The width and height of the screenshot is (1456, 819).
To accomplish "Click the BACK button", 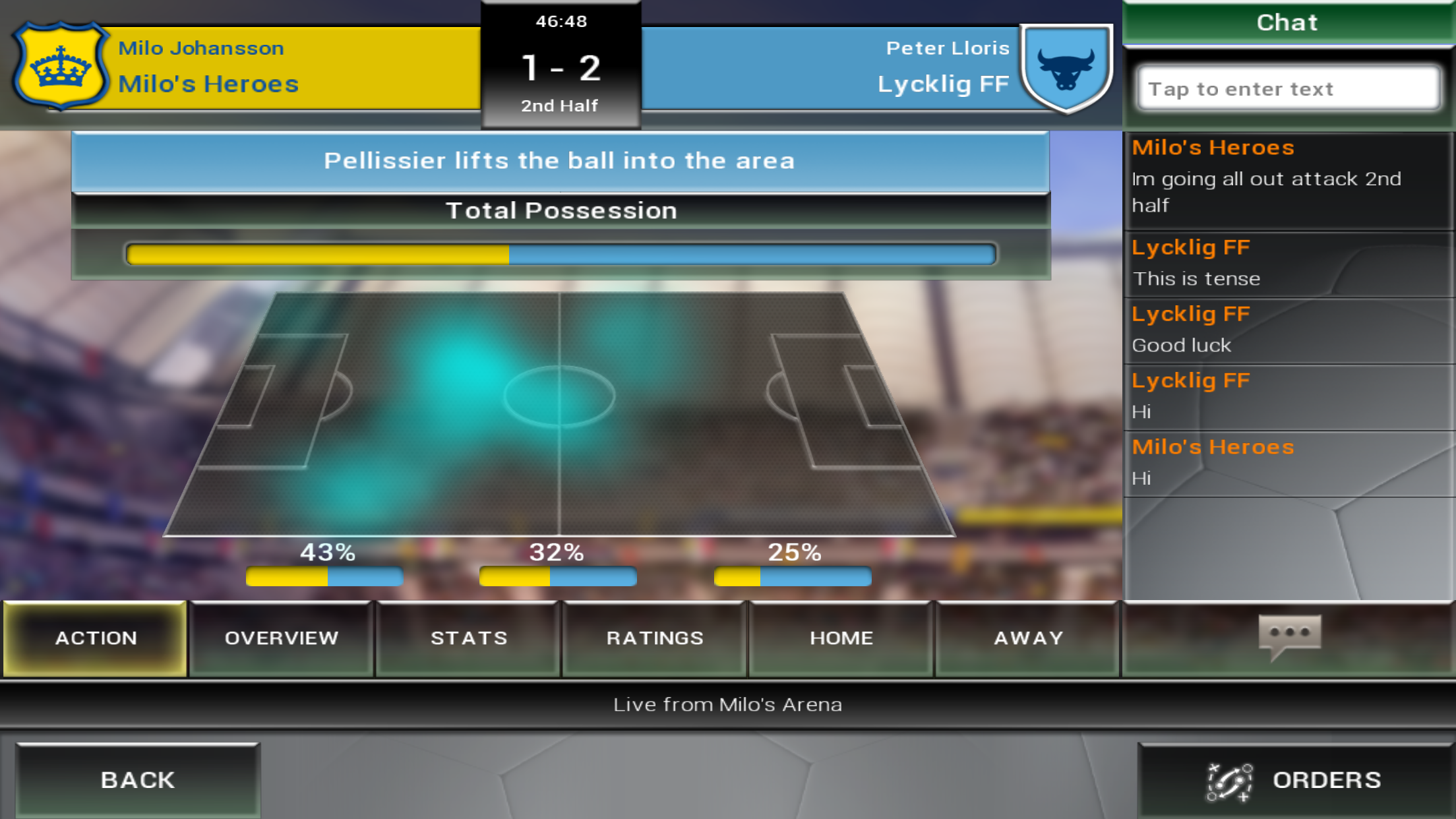I will 138,780.
